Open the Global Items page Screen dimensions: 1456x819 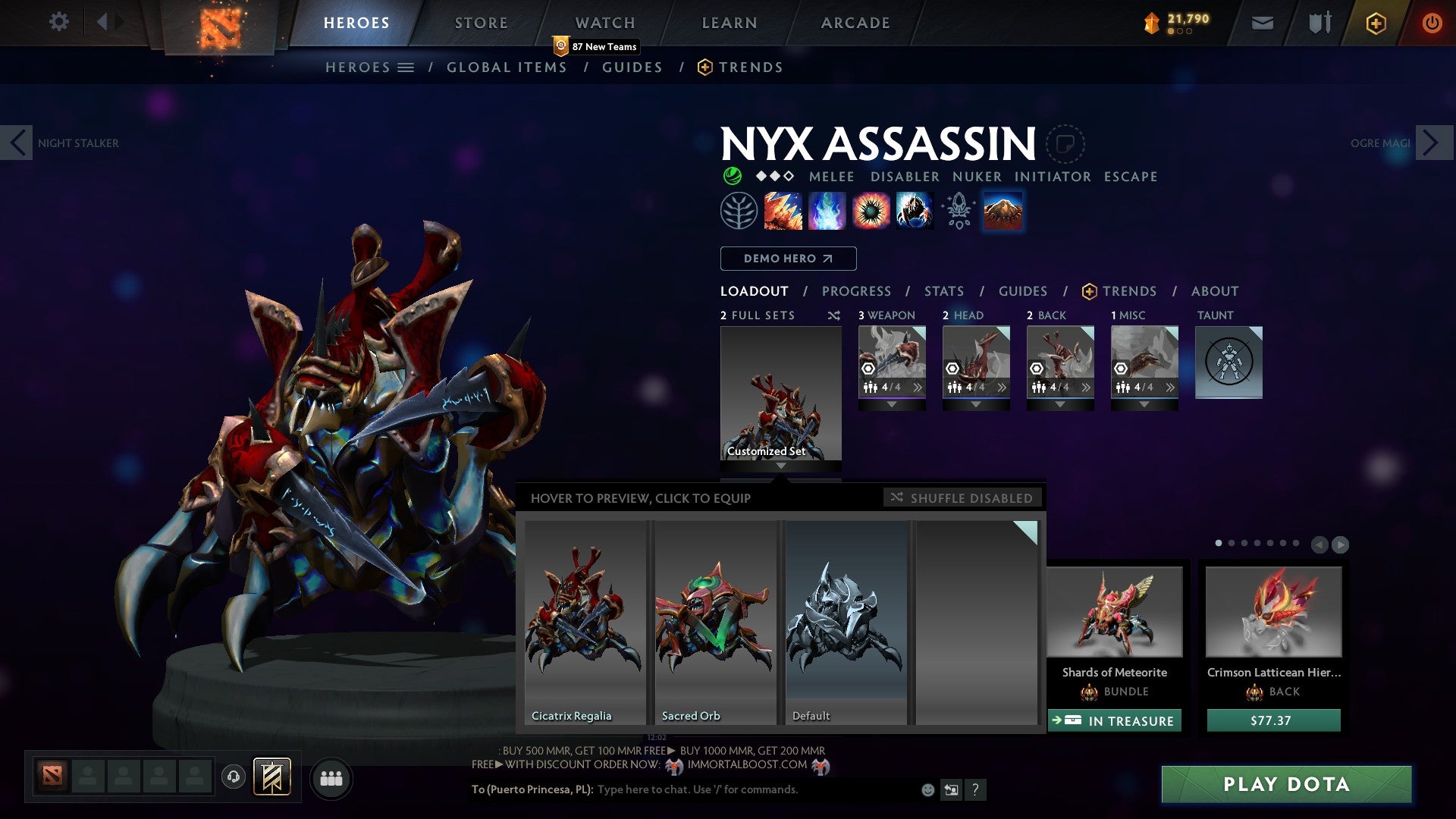(507, 67)
